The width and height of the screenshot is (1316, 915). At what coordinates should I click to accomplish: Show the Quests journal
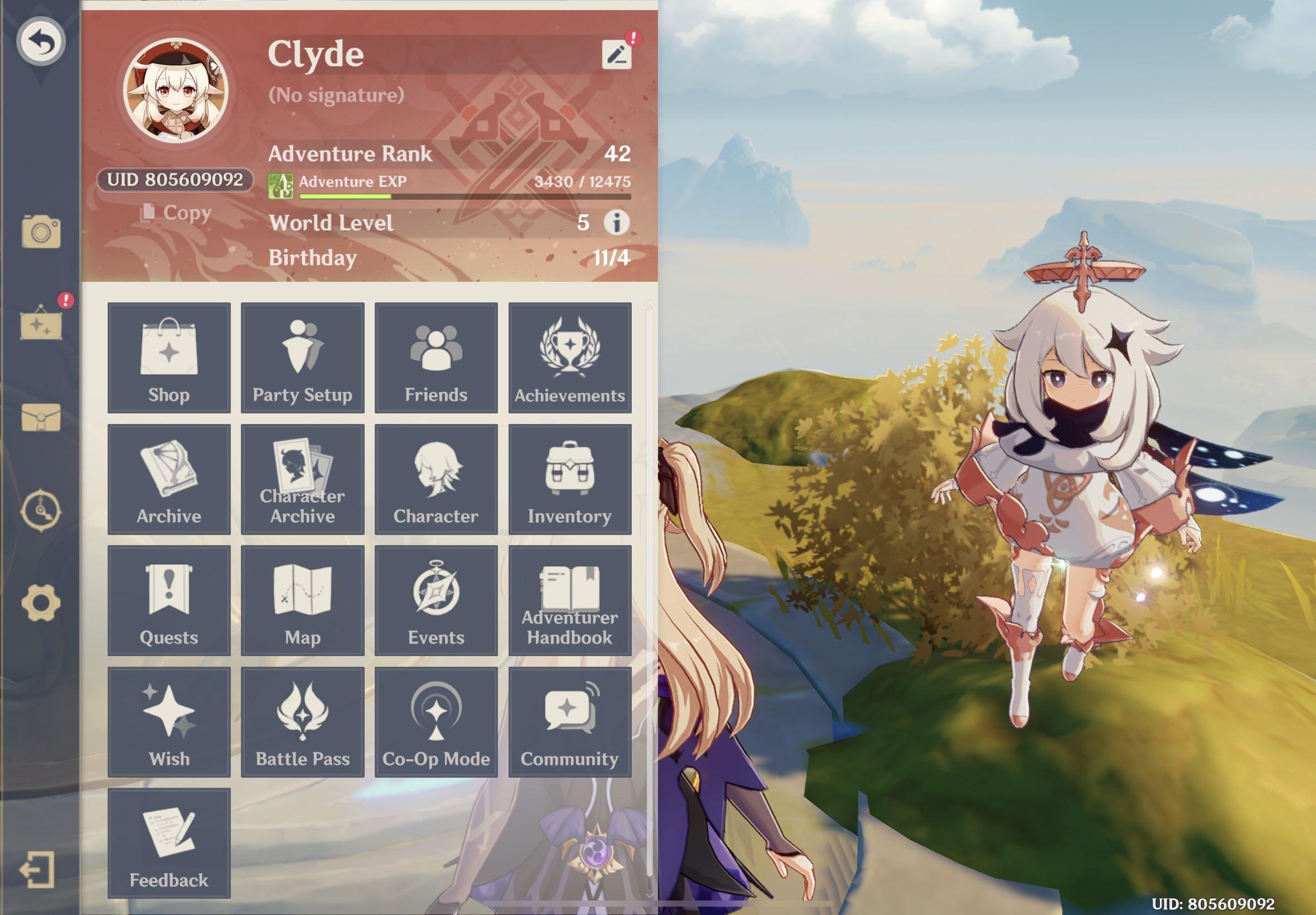(169, 600)
